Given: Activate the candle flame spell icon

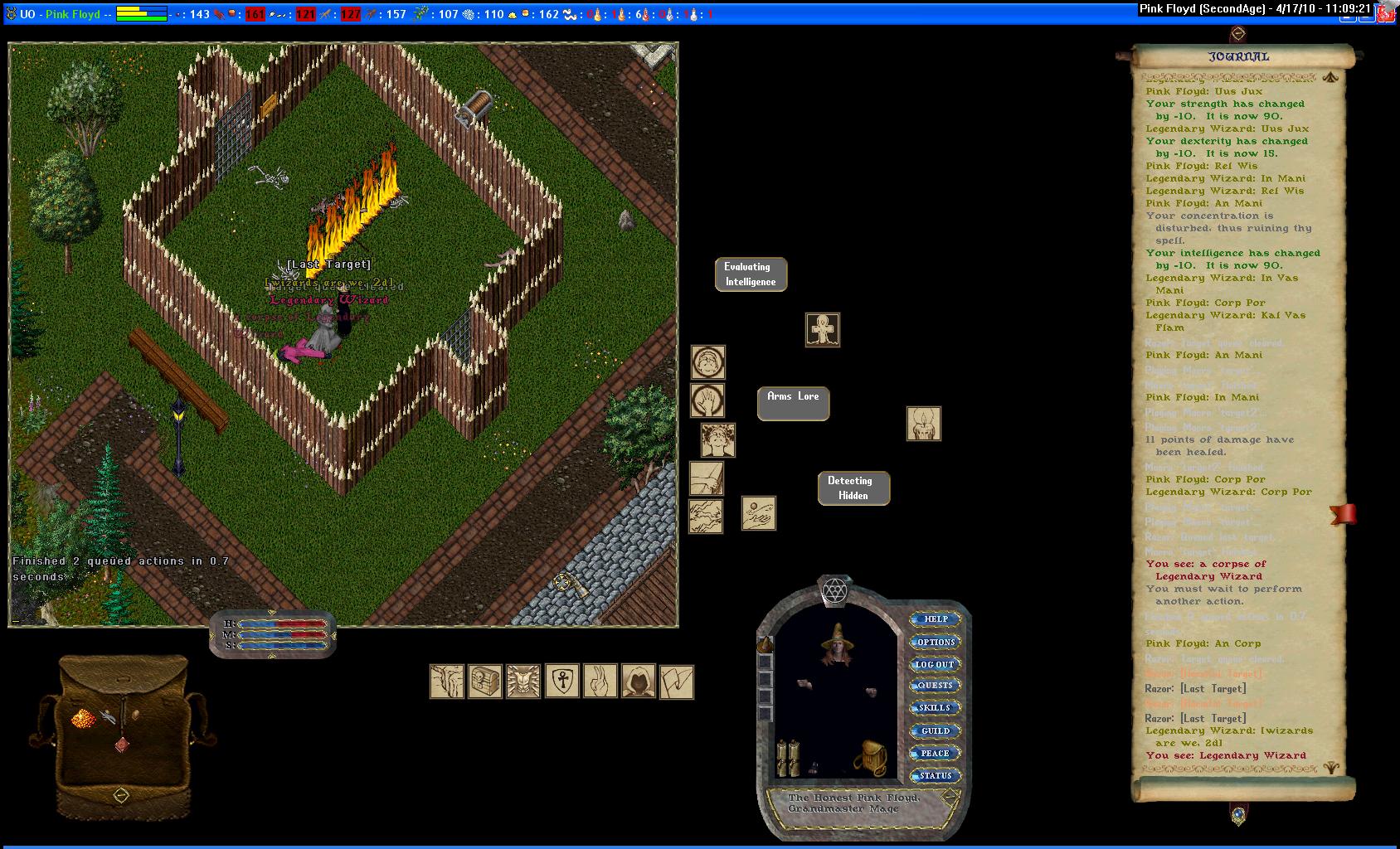Looking at the screenshot, I should pos(923,424).
